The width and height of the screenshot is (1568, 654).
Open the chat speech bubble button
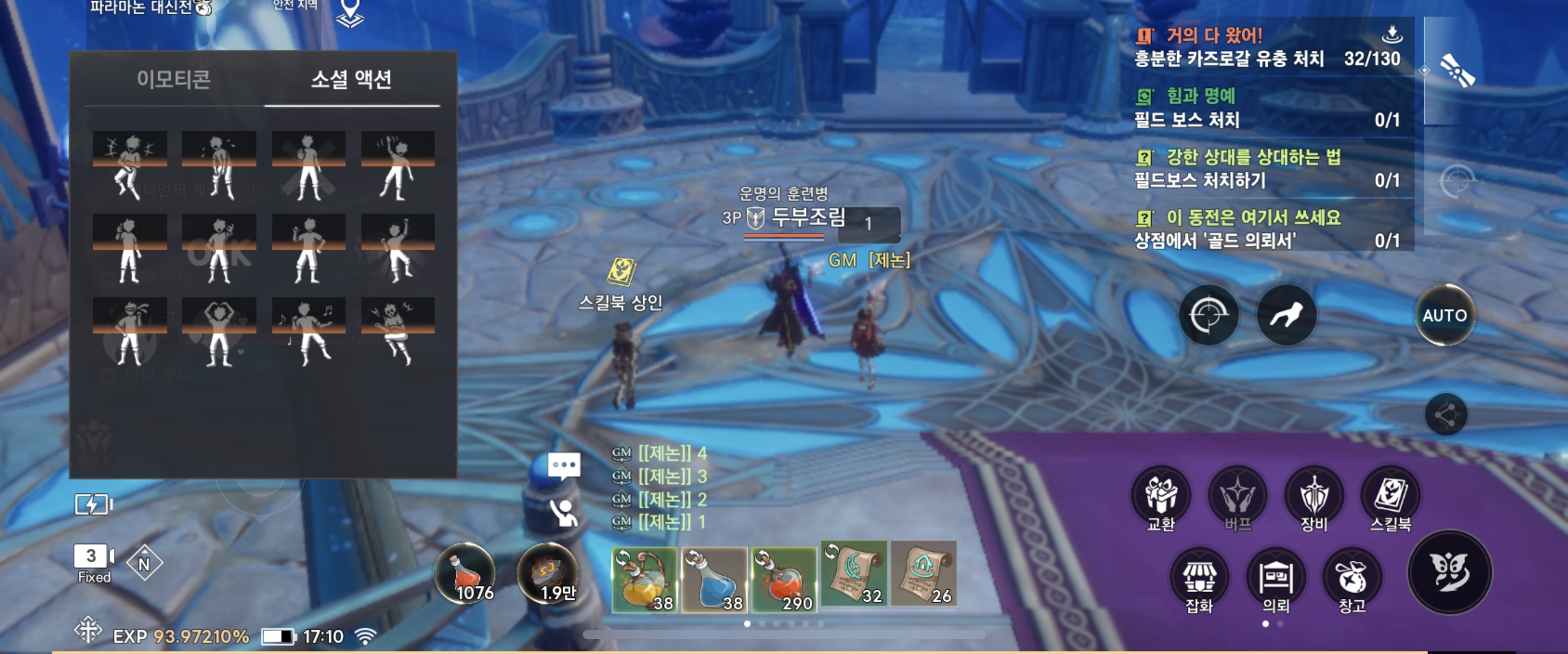(564, 466)
